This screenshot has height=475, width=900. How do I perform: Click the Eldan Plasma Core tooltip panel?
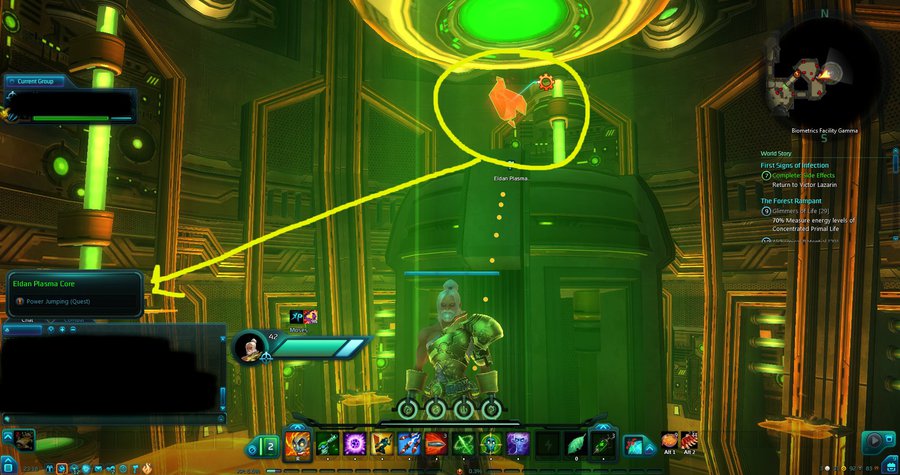75,292
